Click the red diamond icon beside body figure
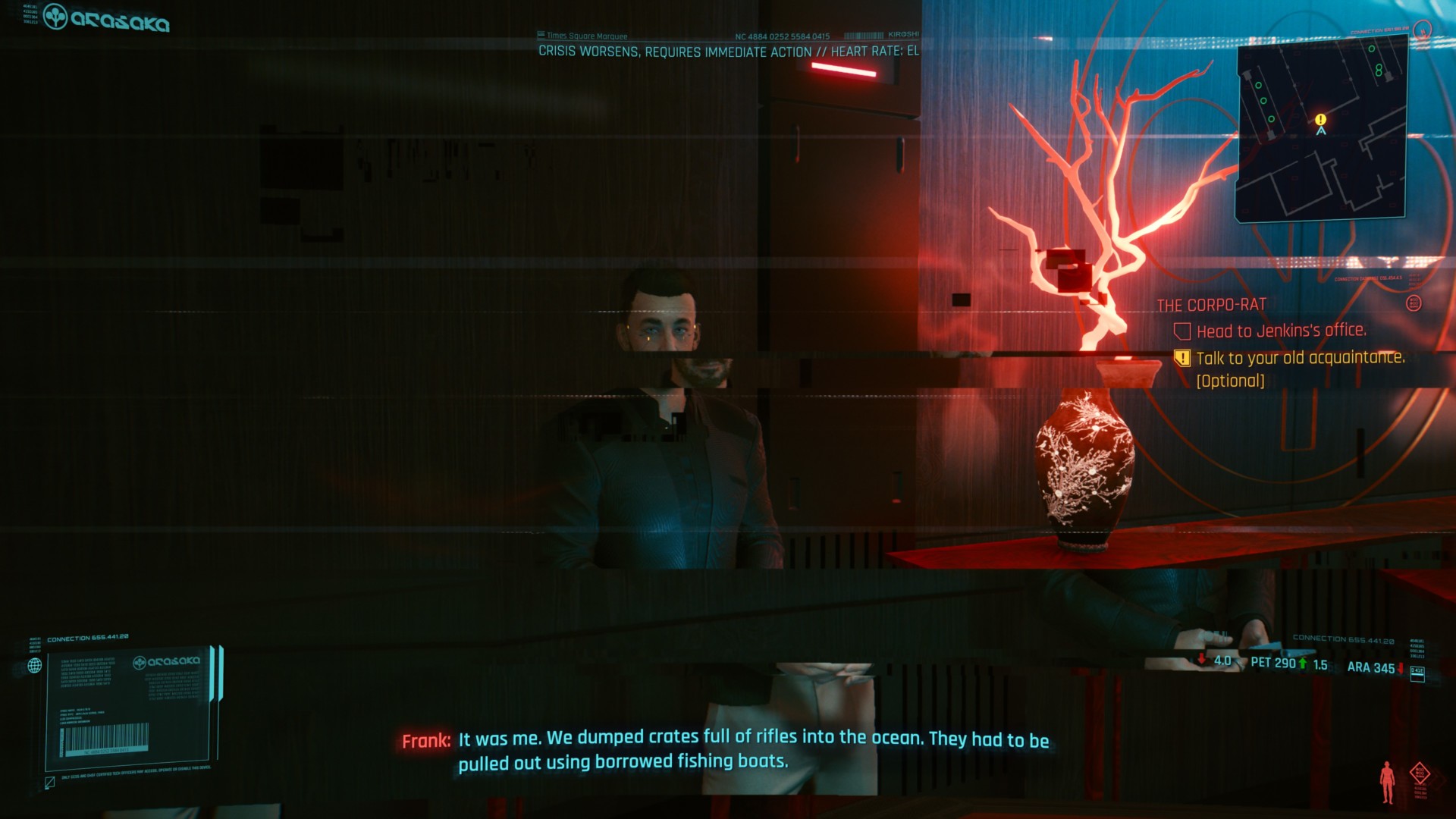1456x819 pixels. pyautogui.click(x=1420, y=773)
